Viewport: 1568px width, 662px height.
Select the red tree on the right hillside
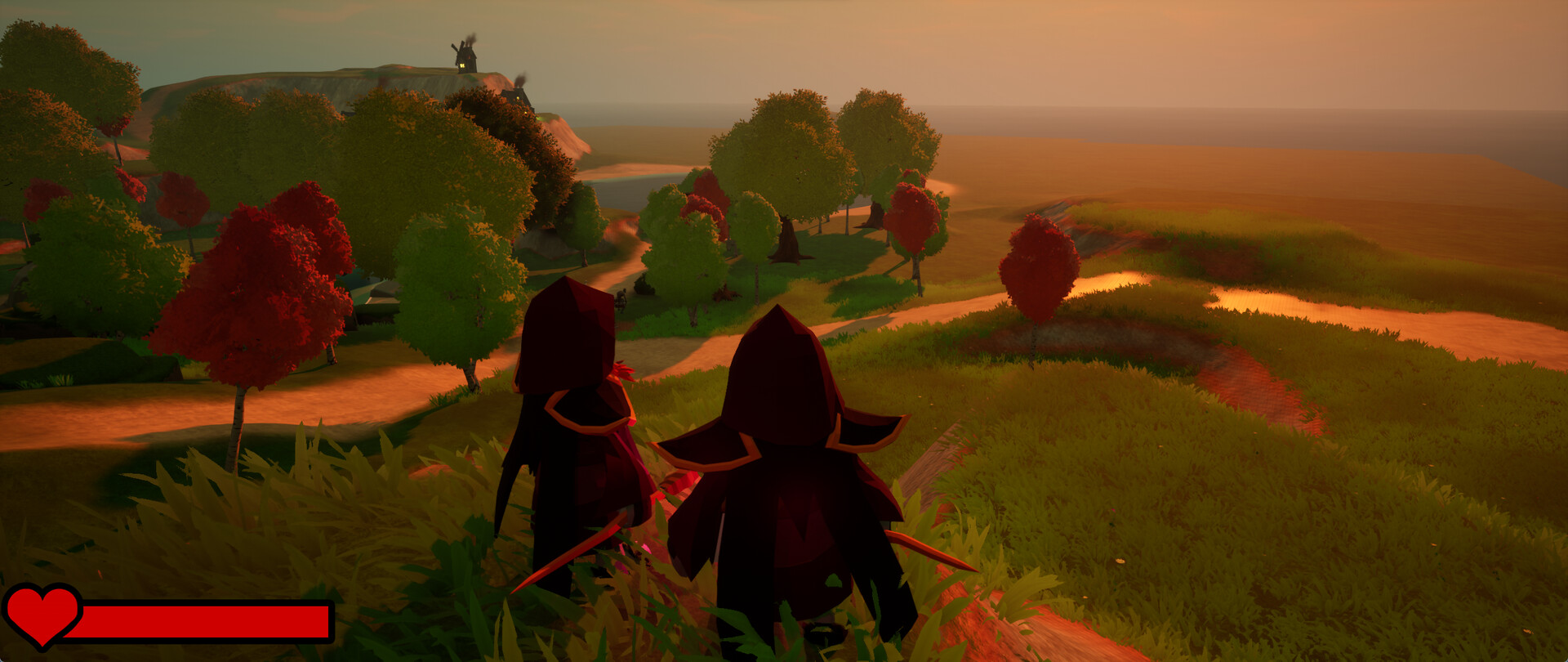pyautogui.click(x=1039, y=270)
